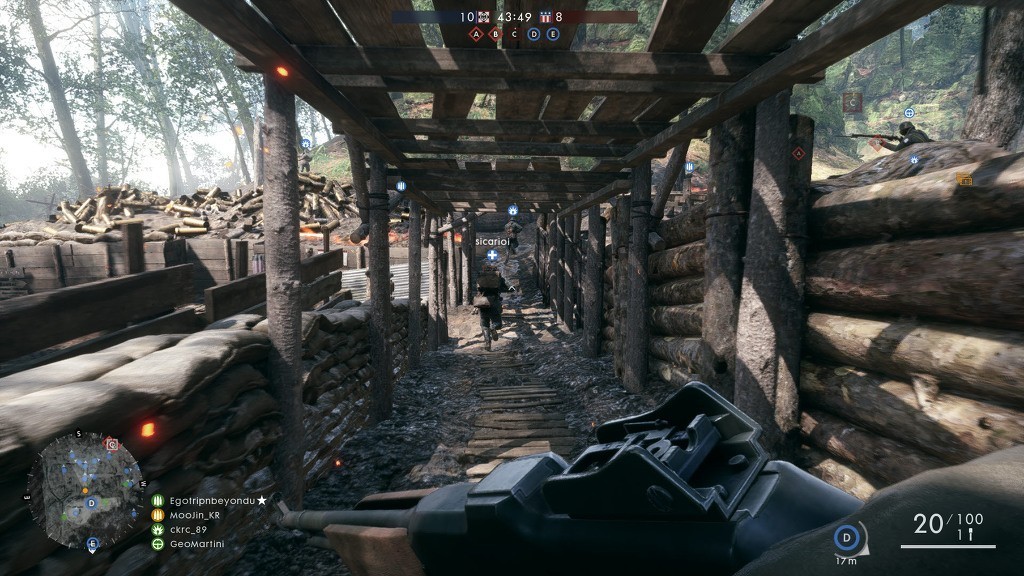Select objective B flag in top bar

(495, 34)
